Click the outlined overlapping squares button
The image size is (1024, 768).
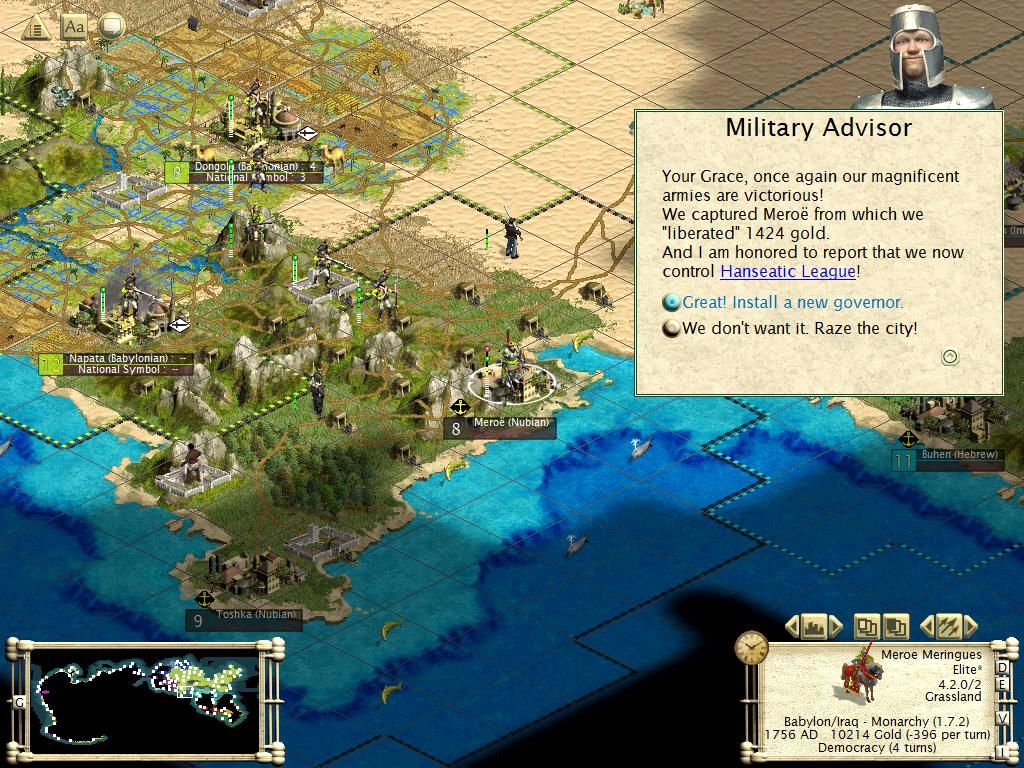pyautogui.click(x=866, y=627)
